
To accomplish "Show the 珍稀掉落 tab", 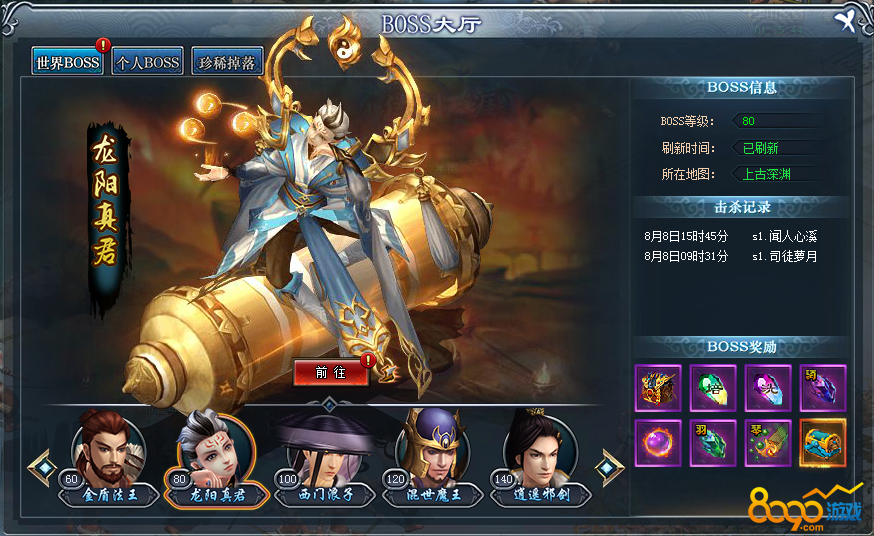I will pyautogui.click(x=227, y=62).
